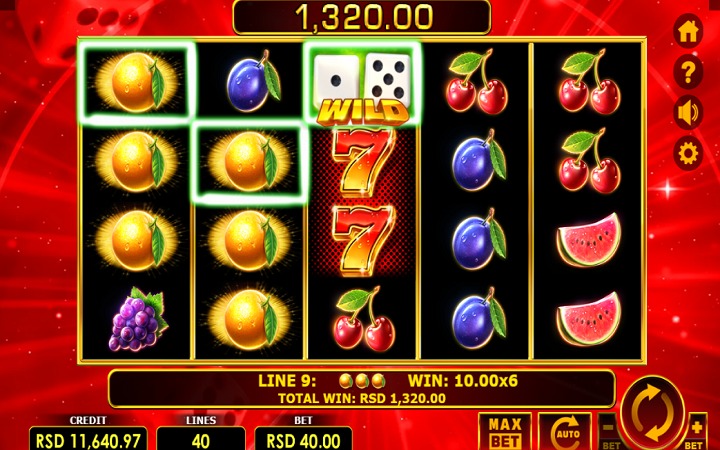720x450 pixels.
Task: Spin the reels with the round arrow button
Action: (x=652, y=410)
